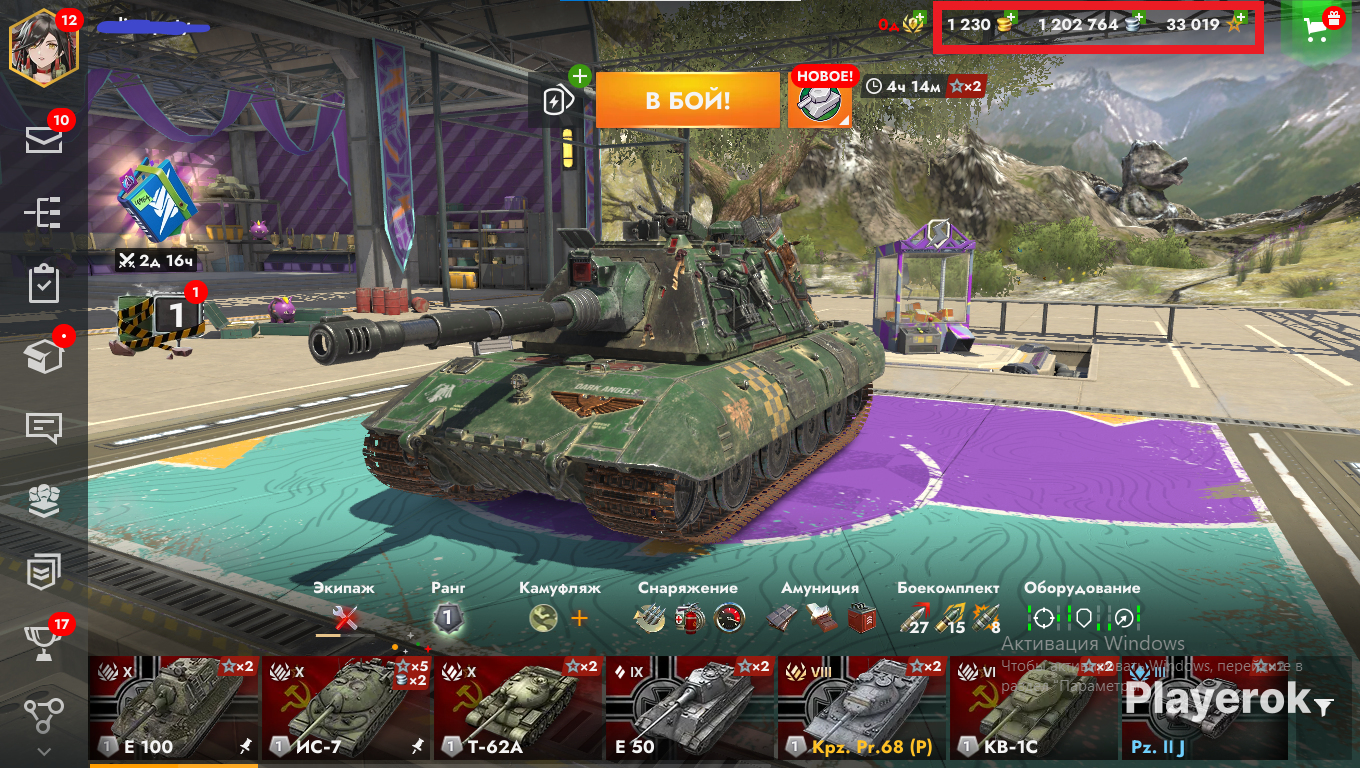Open the mail envelope inbox
Viewport: 1360px width, 768px height.
click(x=44, y=140)
